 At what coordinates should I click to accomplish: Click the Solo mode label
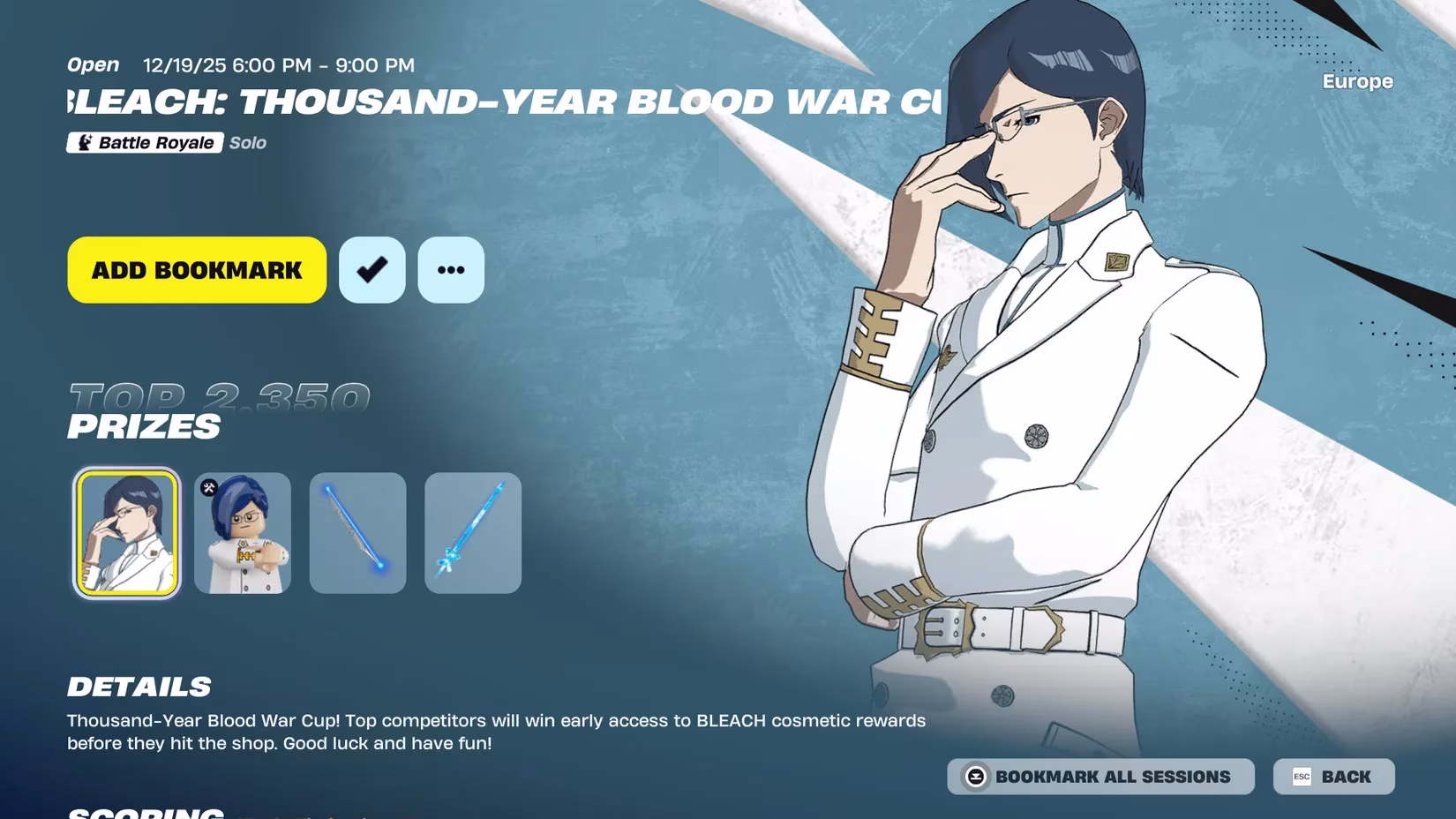coord(247,142)
